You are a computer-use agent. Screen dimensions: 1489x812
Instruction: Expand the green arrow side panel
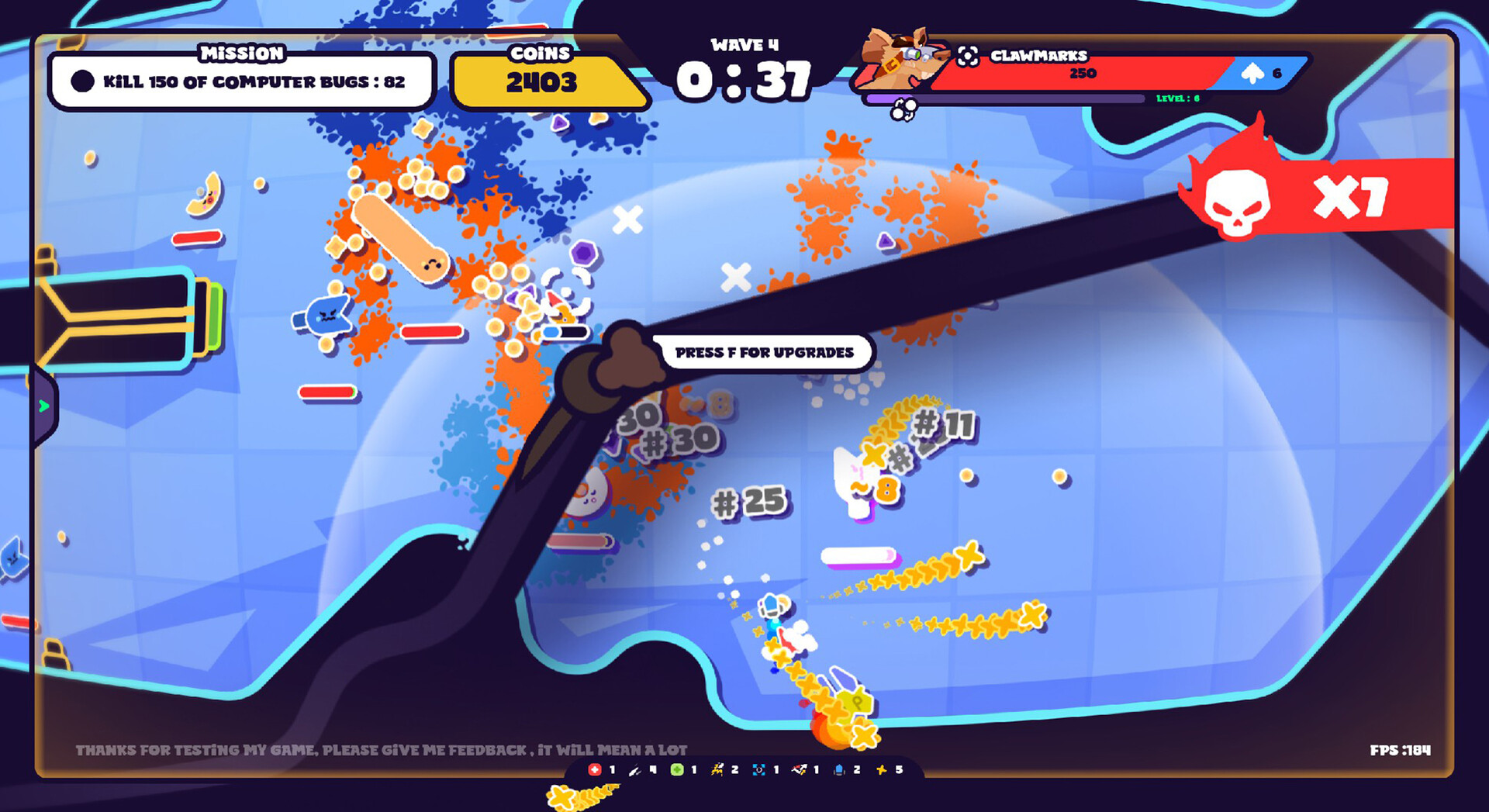[43, 404]
